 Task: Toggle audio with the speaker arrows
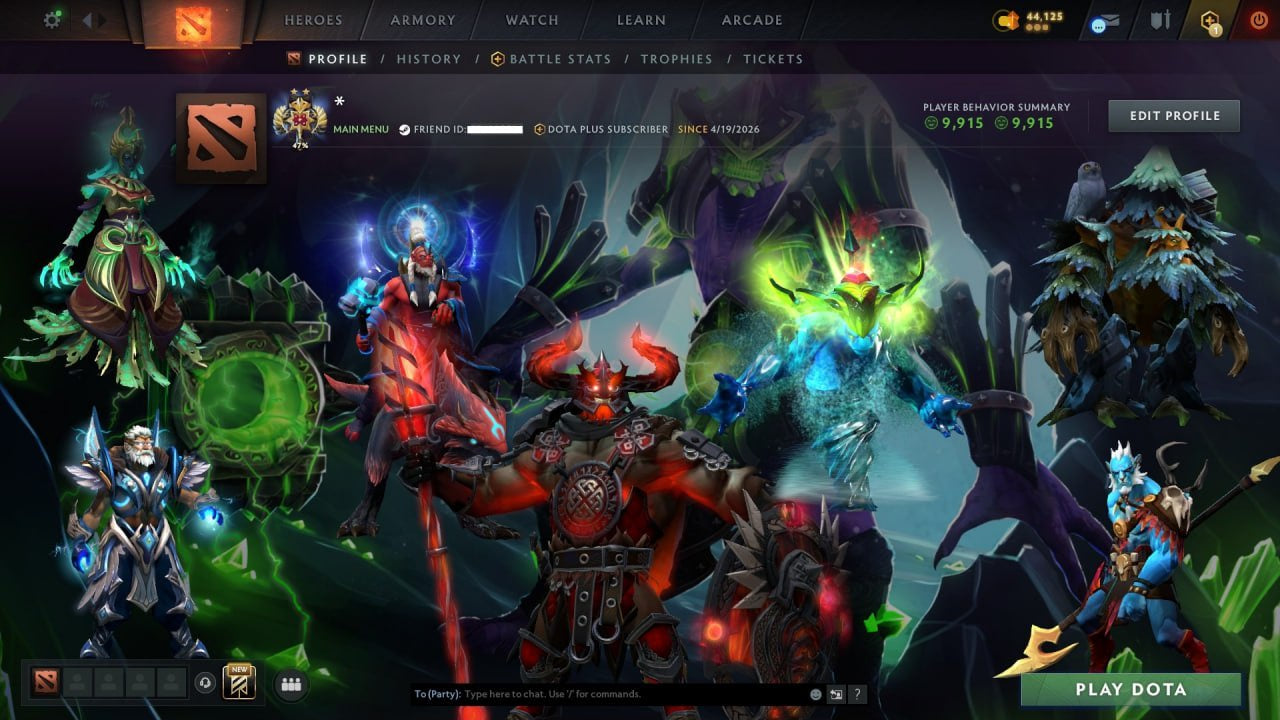[95, 18]
